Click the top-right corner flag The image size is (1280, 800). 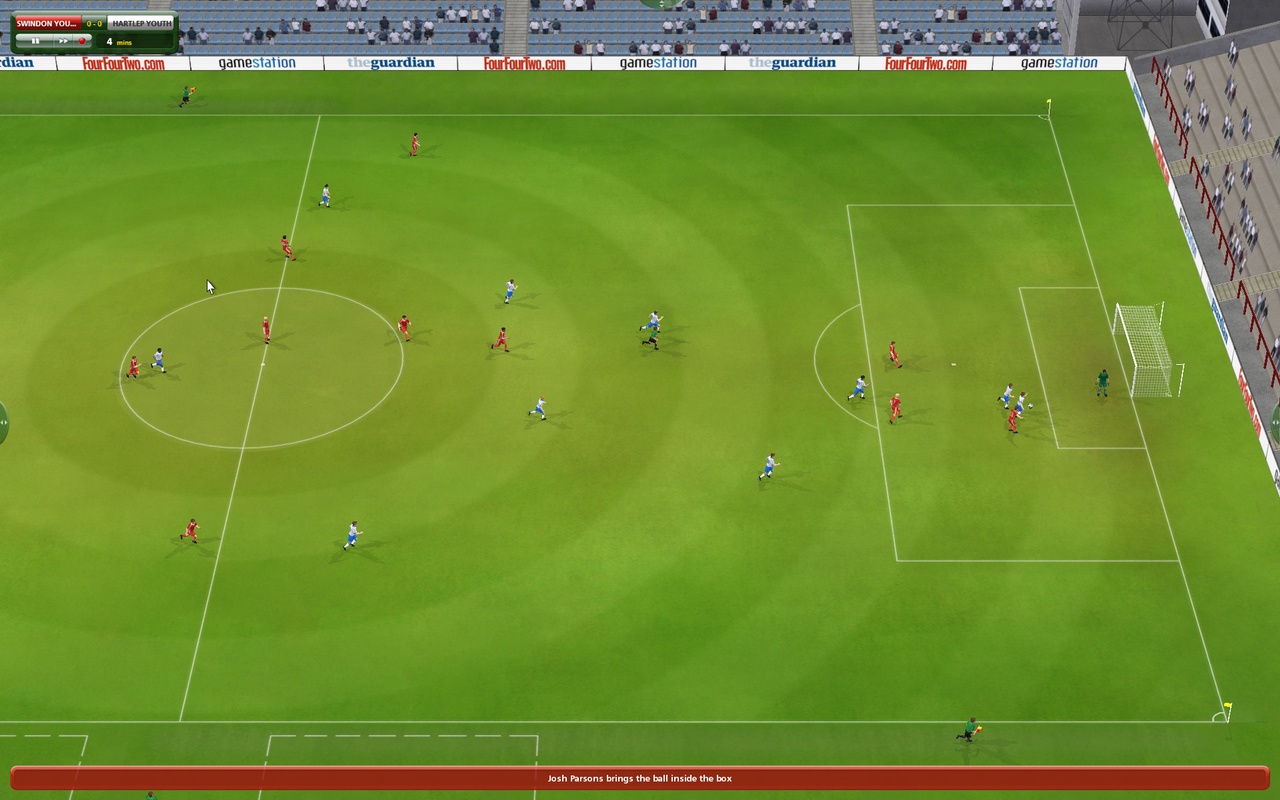pyautogui.click(x=1047, y=105)
